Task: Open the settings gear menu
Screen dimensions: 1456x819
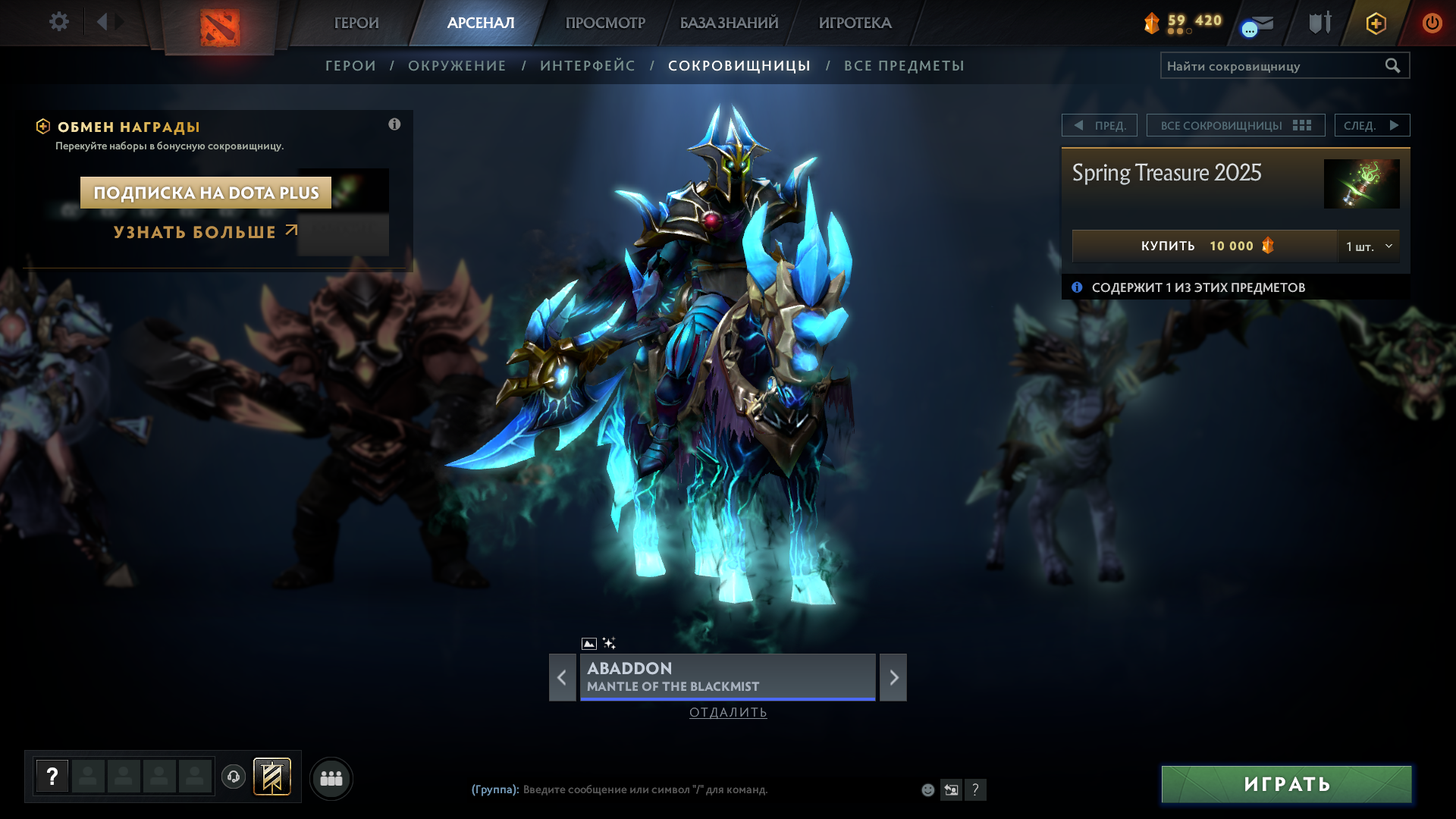Action: click(x=58, y=22)
